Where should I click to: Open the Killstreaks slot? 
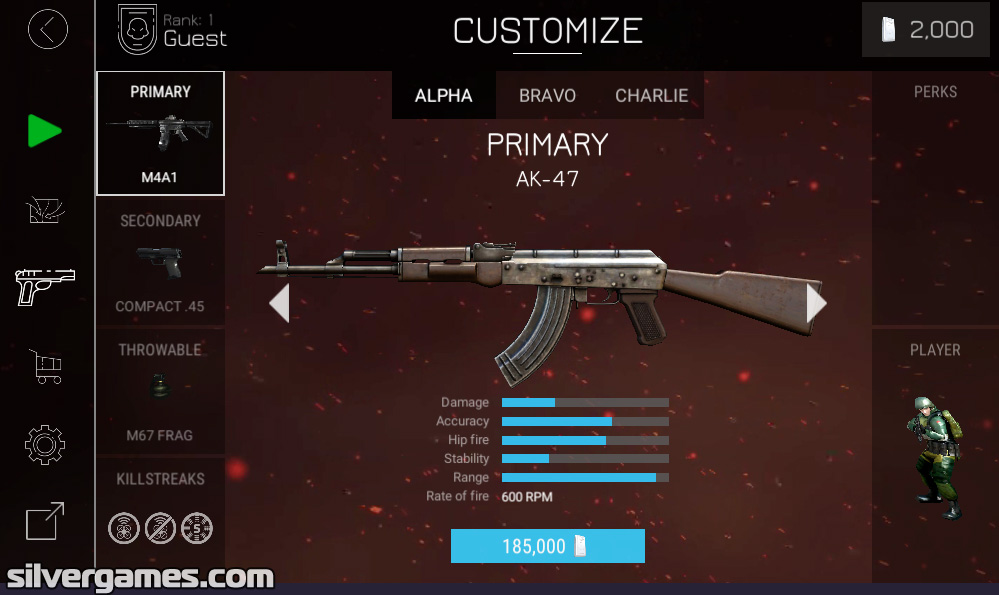pyautogui.click(x=160, y=510)
